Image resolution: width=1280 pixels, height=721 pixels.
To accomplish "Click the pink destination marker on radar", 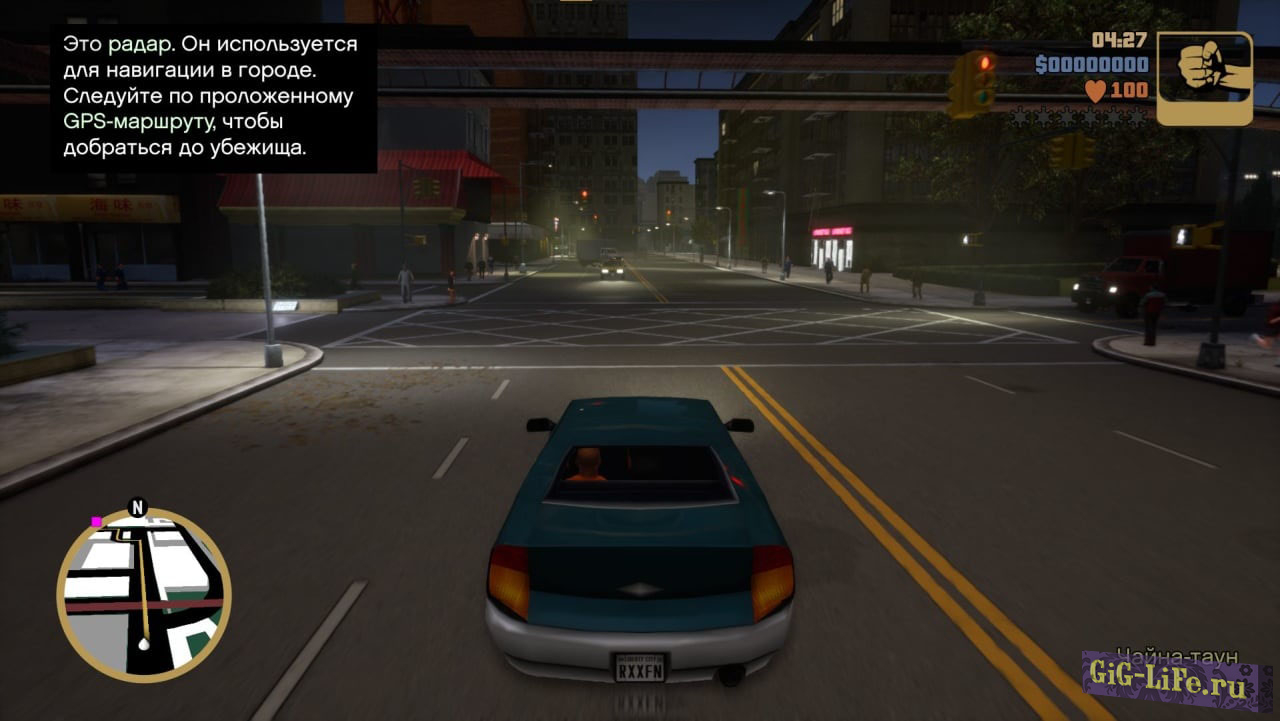I will (x=96, y=521).
